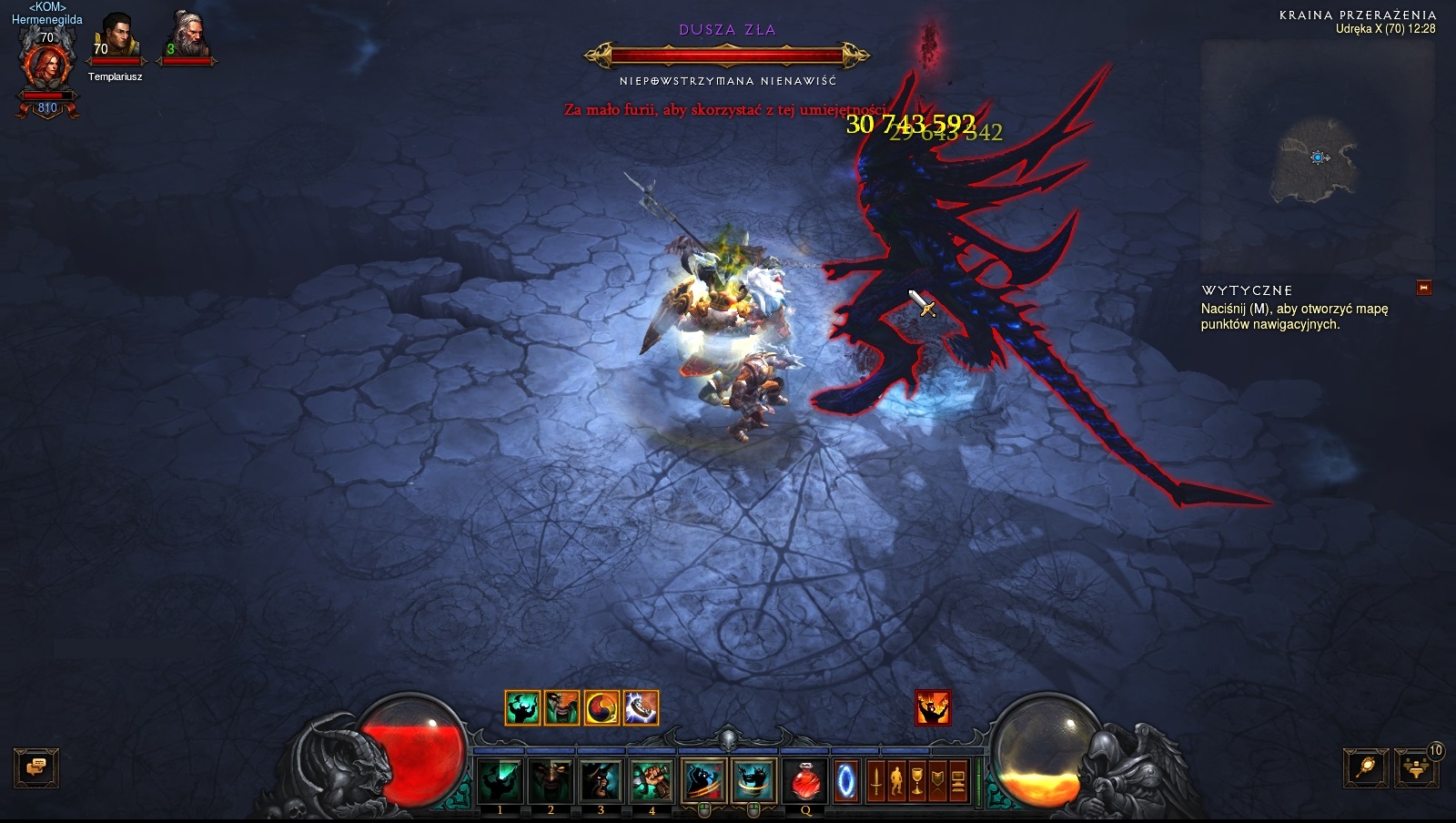
Task: Drink the red health potion
Action: click(x=805, y=781)
